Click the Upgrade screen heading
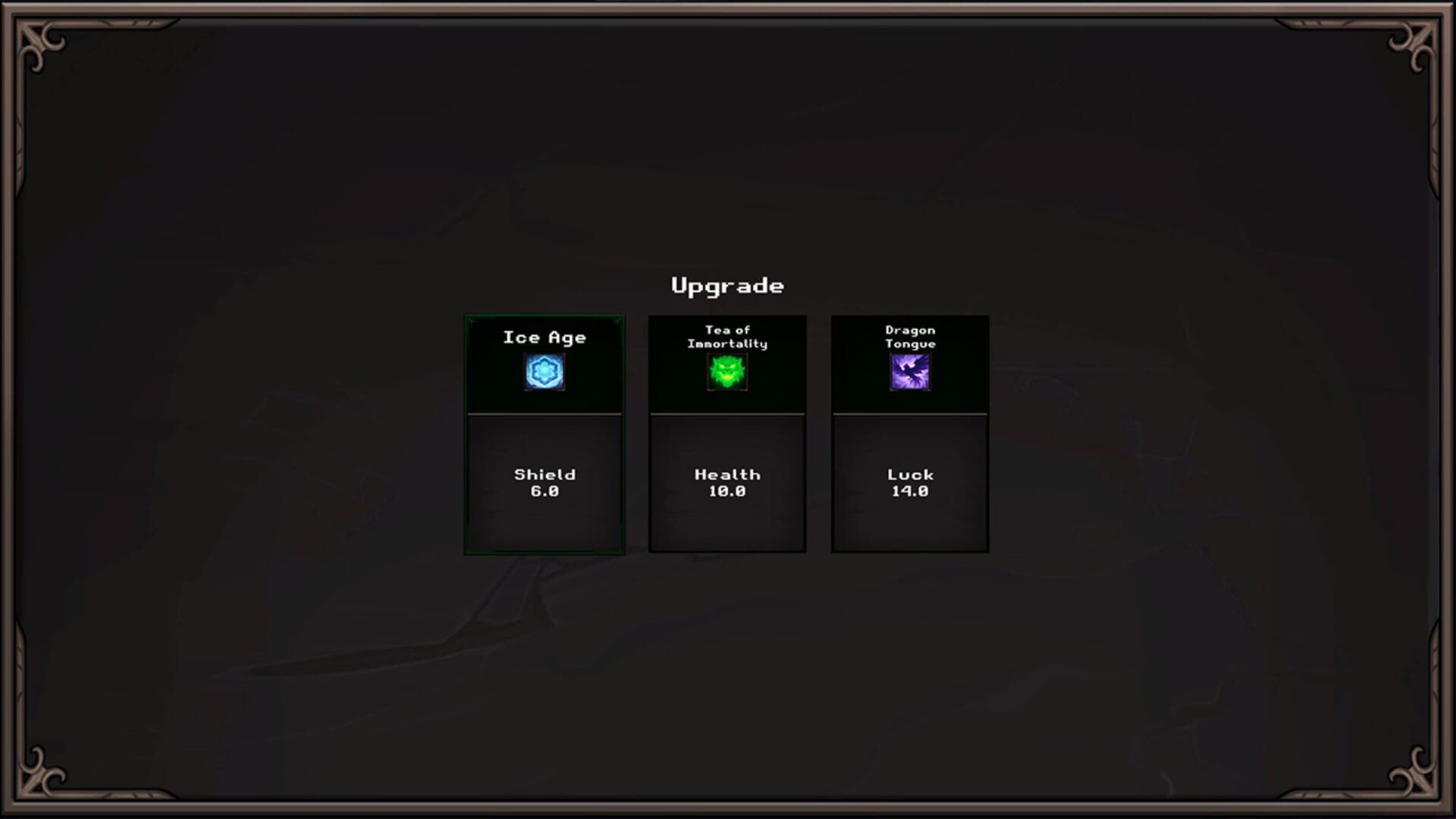The image size is (1456, 819). (x=726, y=286)
